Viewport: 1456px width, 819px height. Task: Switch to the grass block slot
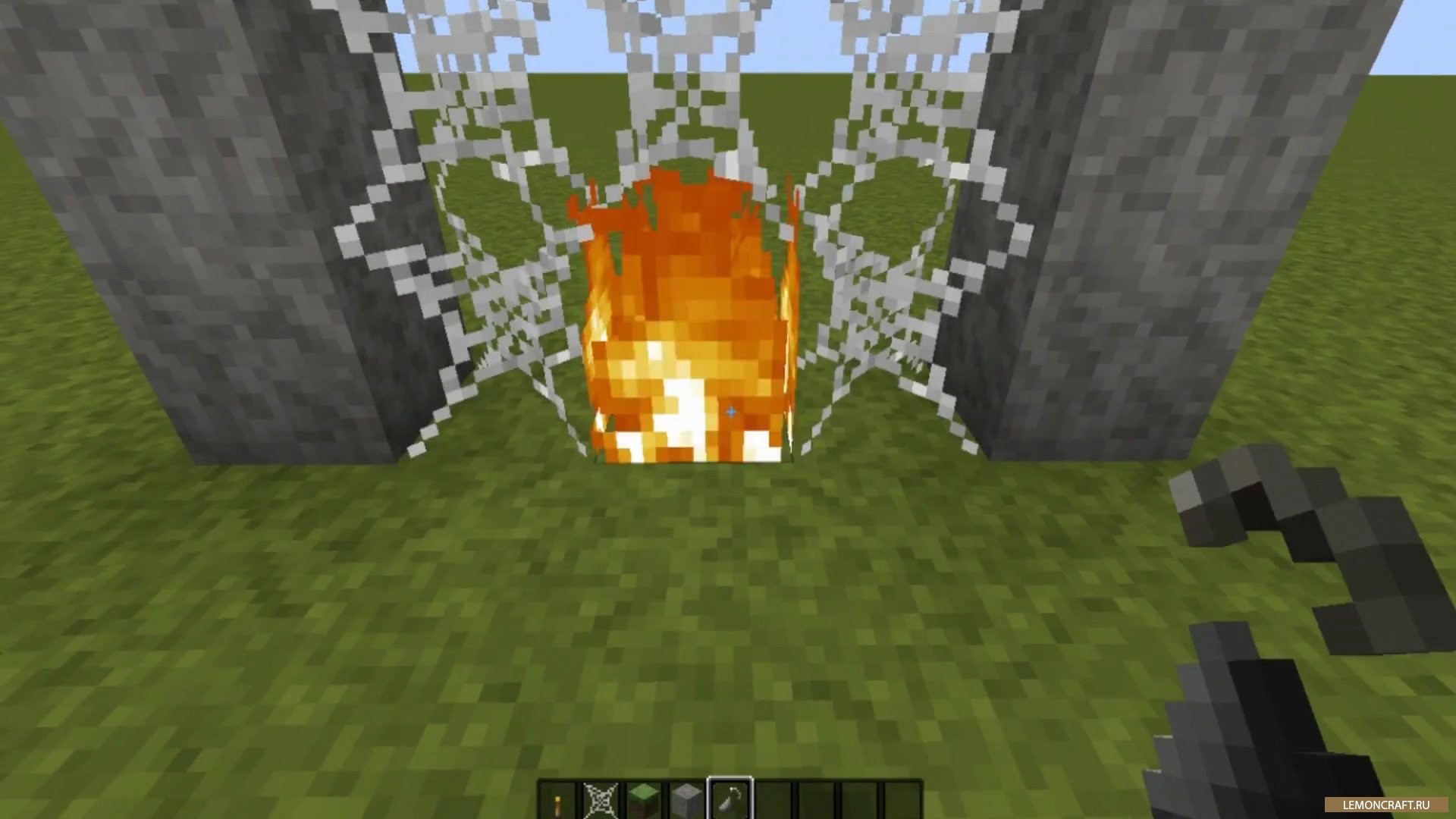tap(643, 800)
